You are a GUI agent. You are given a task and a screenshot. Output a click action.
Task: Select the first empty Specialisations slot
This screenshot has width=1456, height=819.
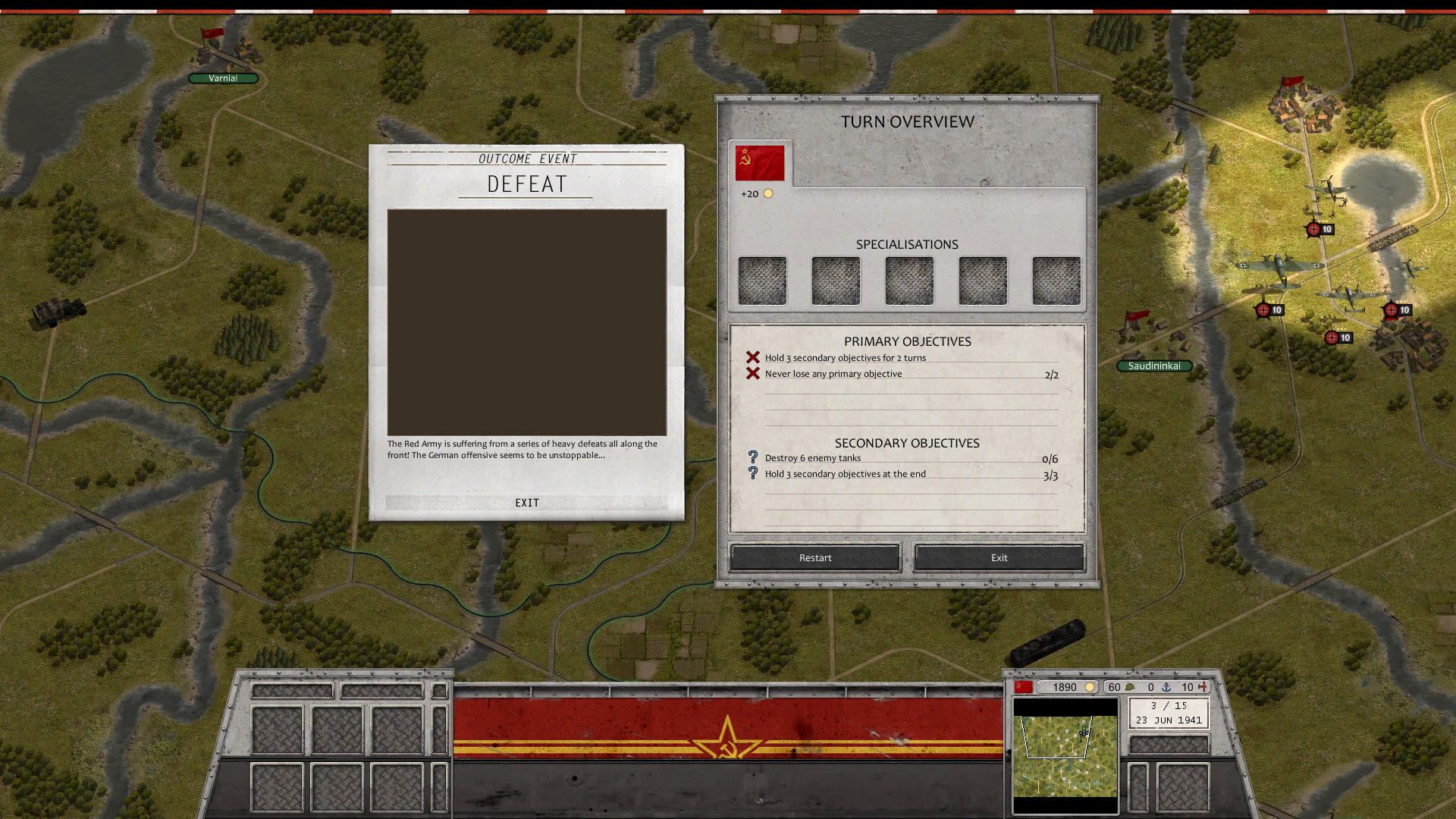click(761, 280)
